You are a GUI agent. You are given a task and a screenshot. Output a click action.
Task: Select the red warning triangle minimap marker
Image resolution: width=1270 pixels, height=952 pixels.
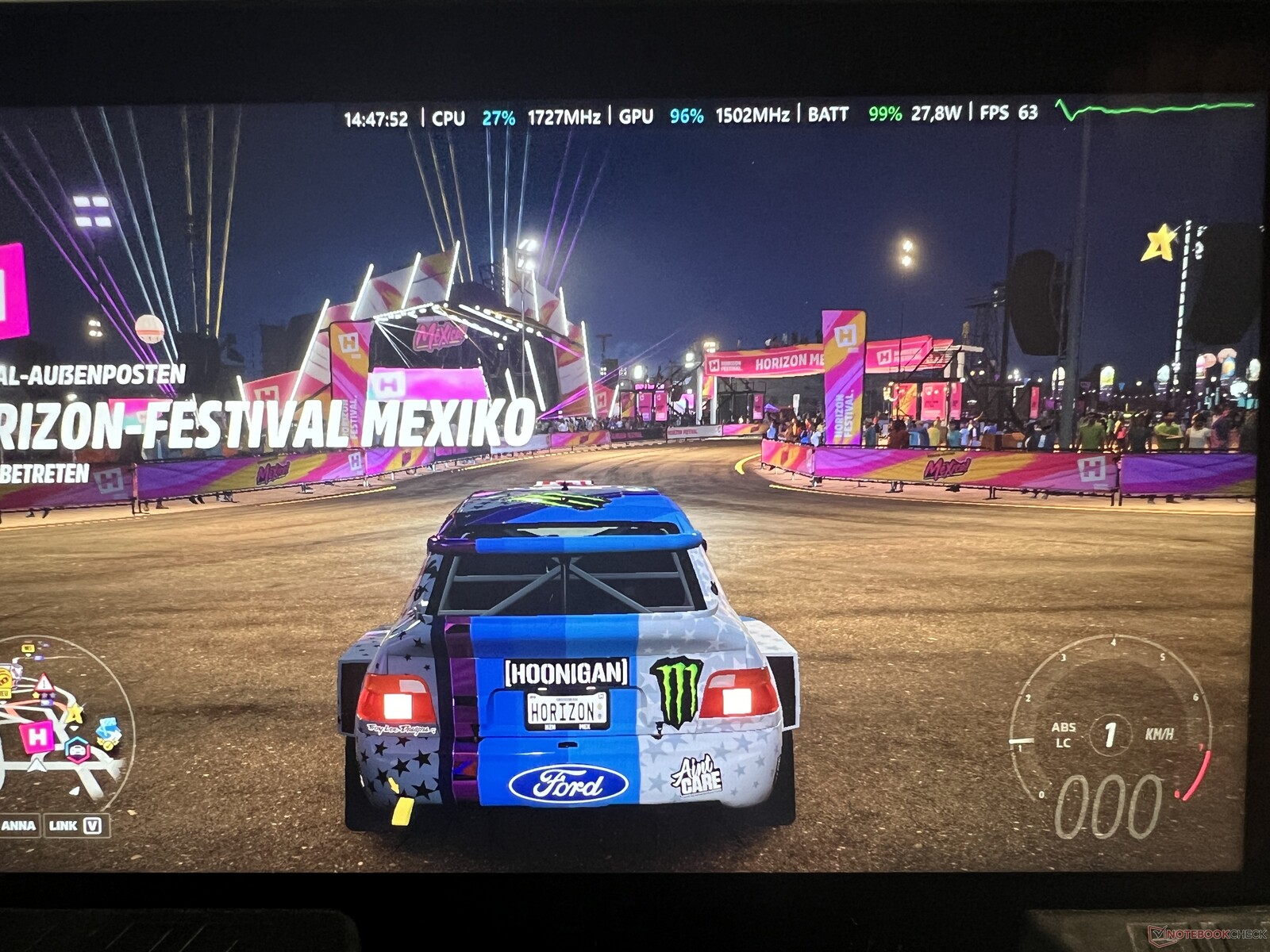[44, 684]
